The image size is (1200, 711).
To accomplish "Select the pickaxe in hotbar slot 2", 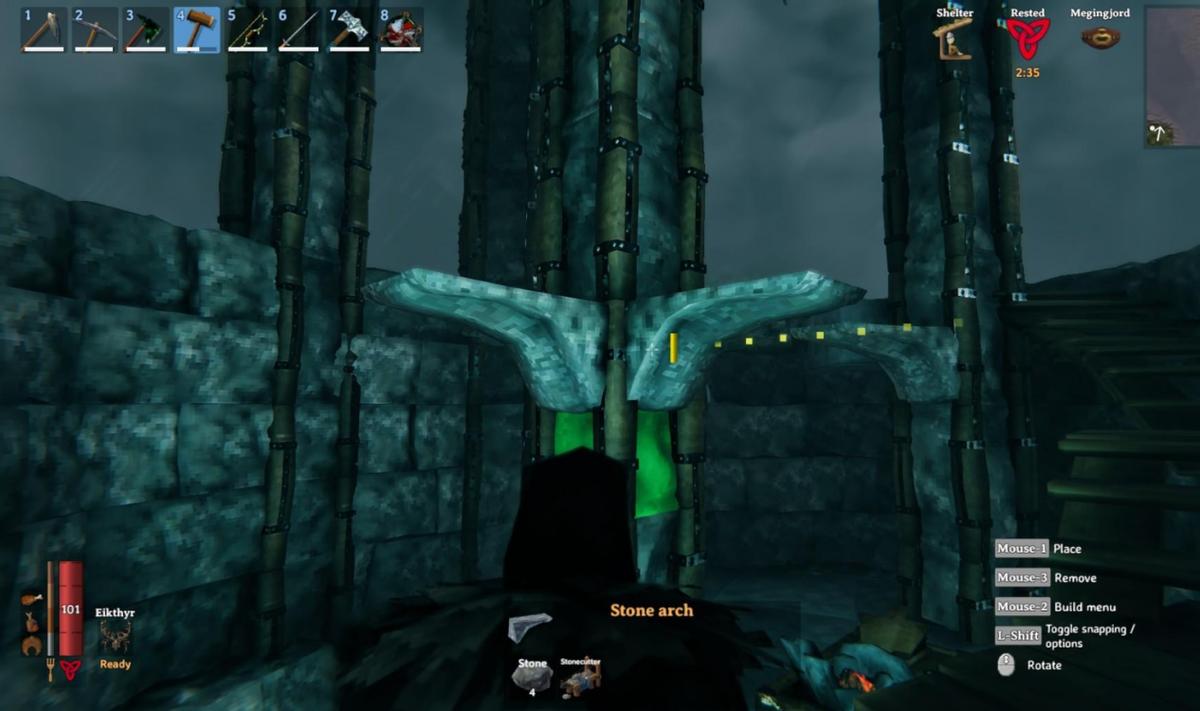I will tap(95, 30).
